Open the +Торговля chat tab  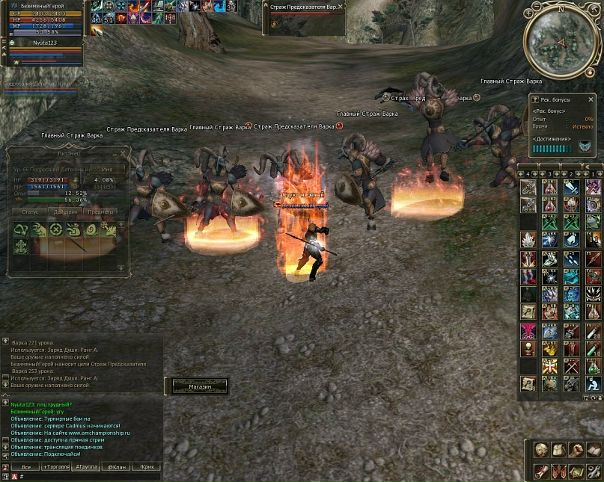point(56,466)
